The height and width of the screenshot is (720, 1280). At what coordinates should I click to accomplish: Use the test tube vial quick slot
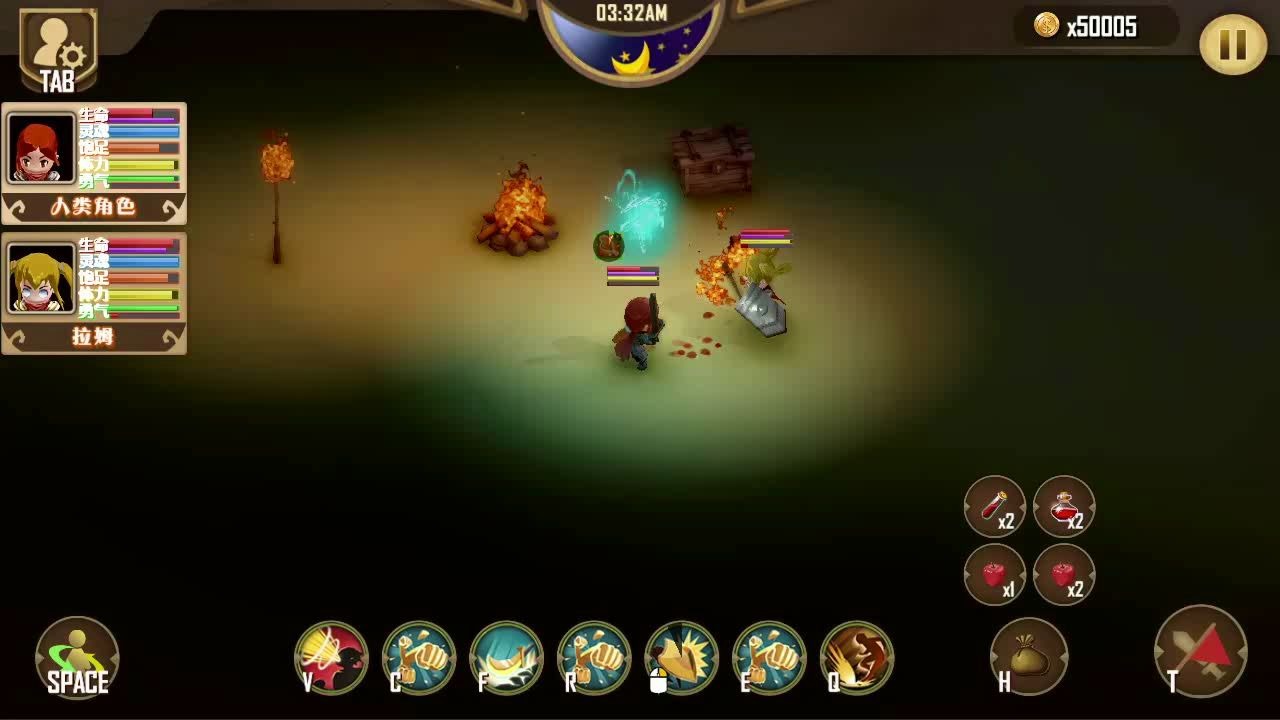tap(995, 508)
